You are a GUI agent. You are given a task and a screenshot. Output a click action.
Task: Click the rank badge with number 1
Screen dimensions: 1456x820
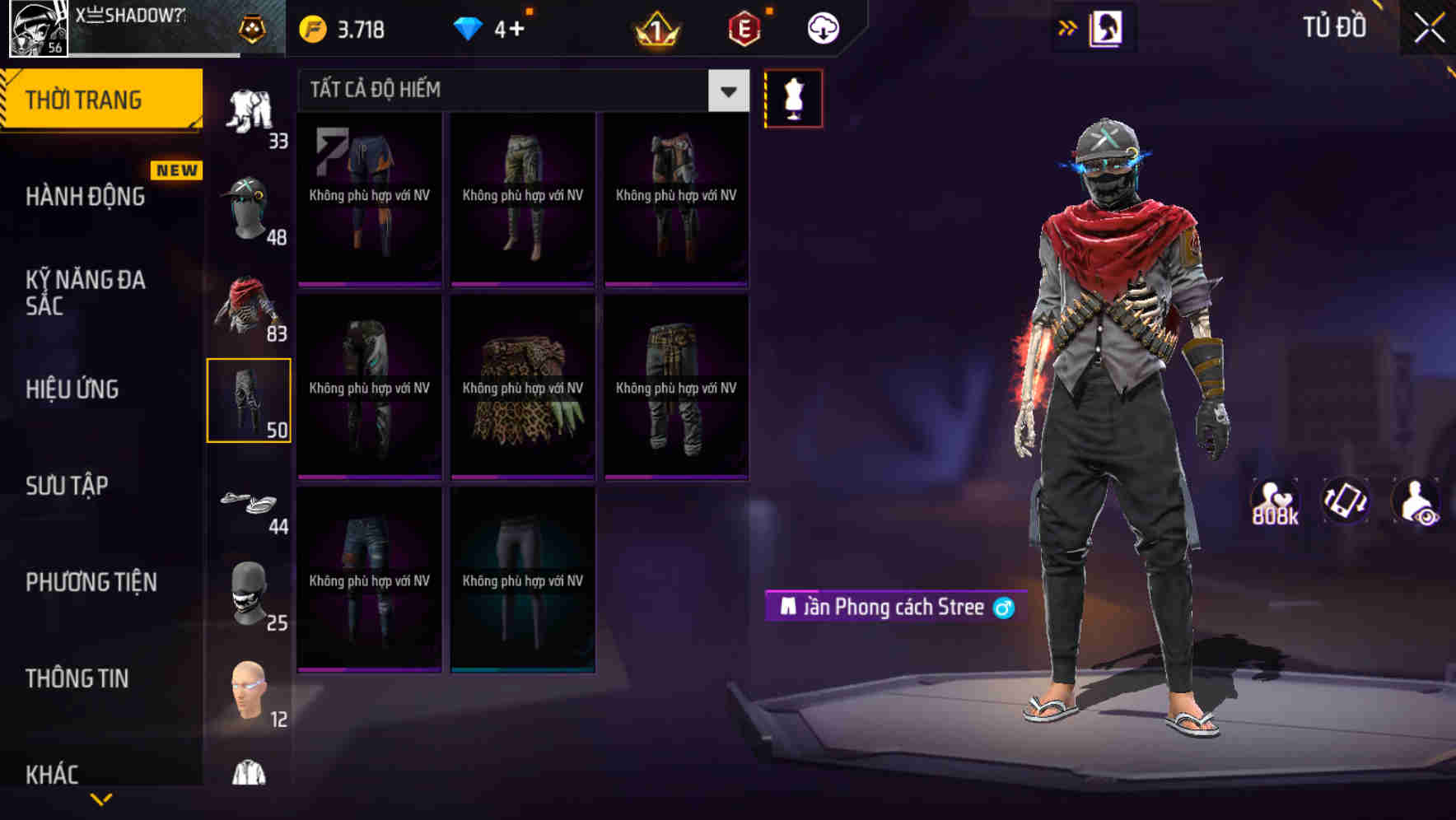[655, 26]
